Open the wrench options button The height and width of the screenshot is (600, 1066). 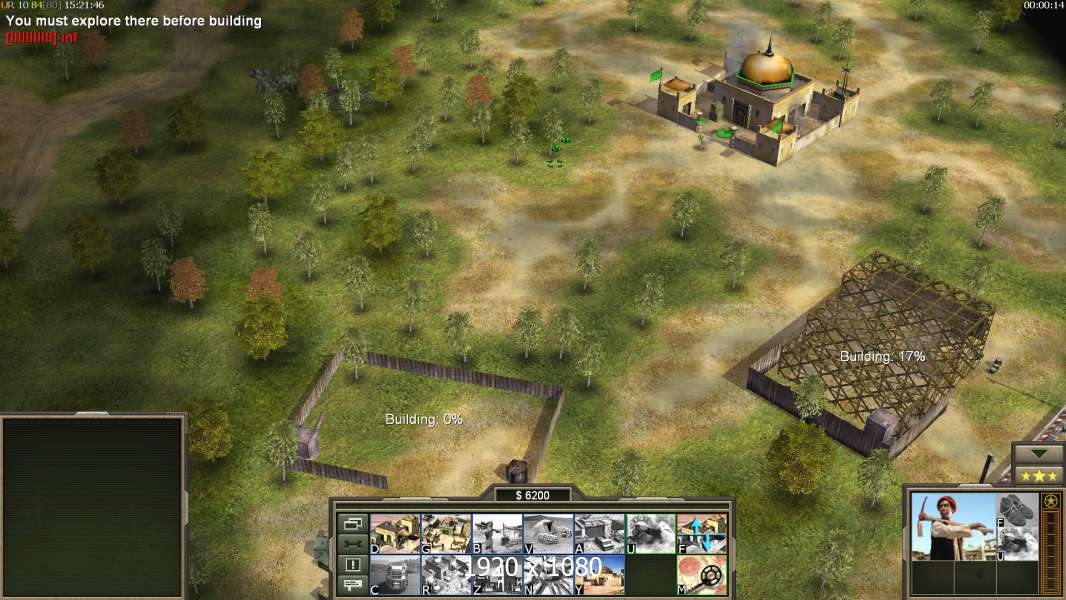[x=352, y=544]
